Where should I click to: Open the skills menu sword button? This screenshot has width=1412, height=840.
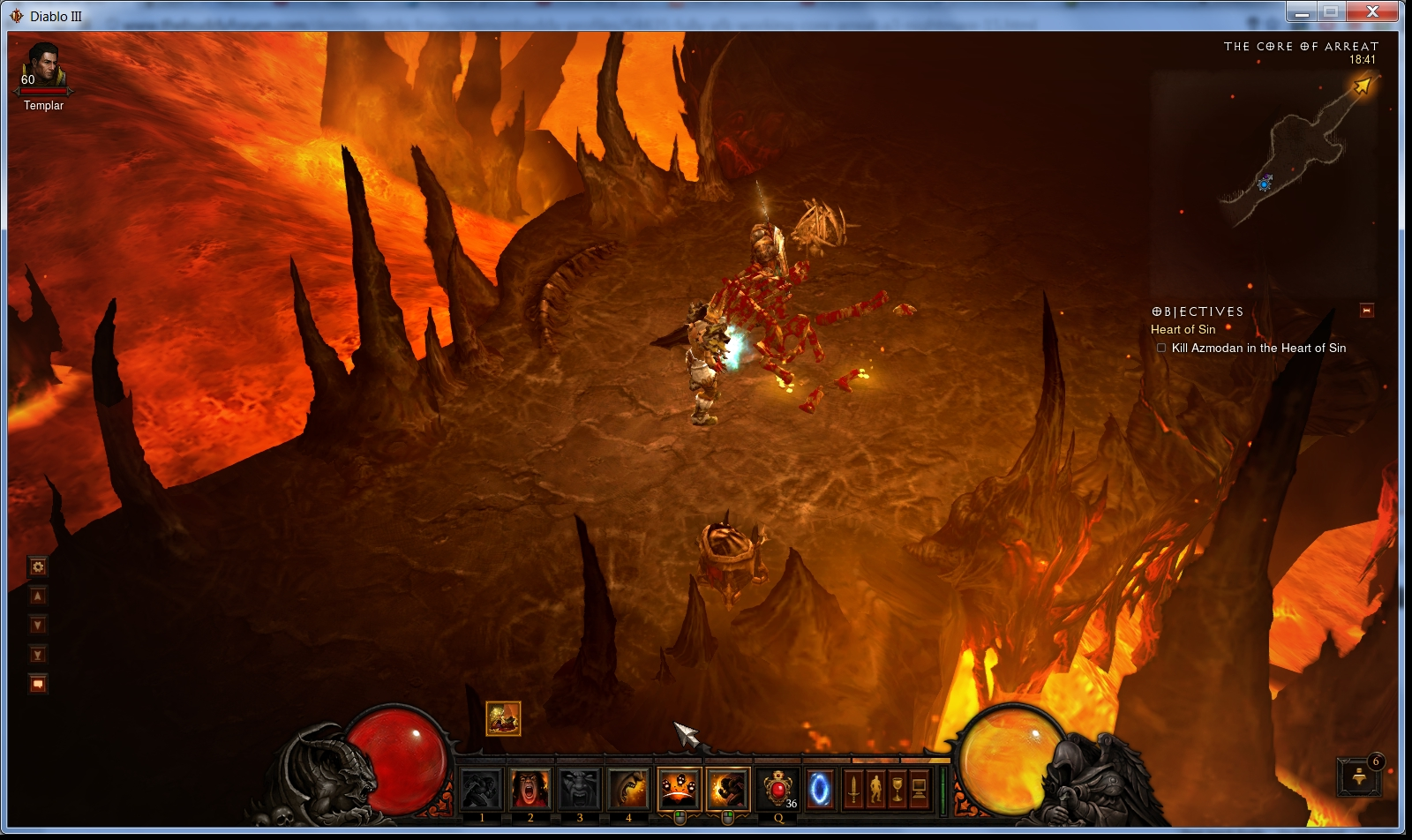click(853, 788)
